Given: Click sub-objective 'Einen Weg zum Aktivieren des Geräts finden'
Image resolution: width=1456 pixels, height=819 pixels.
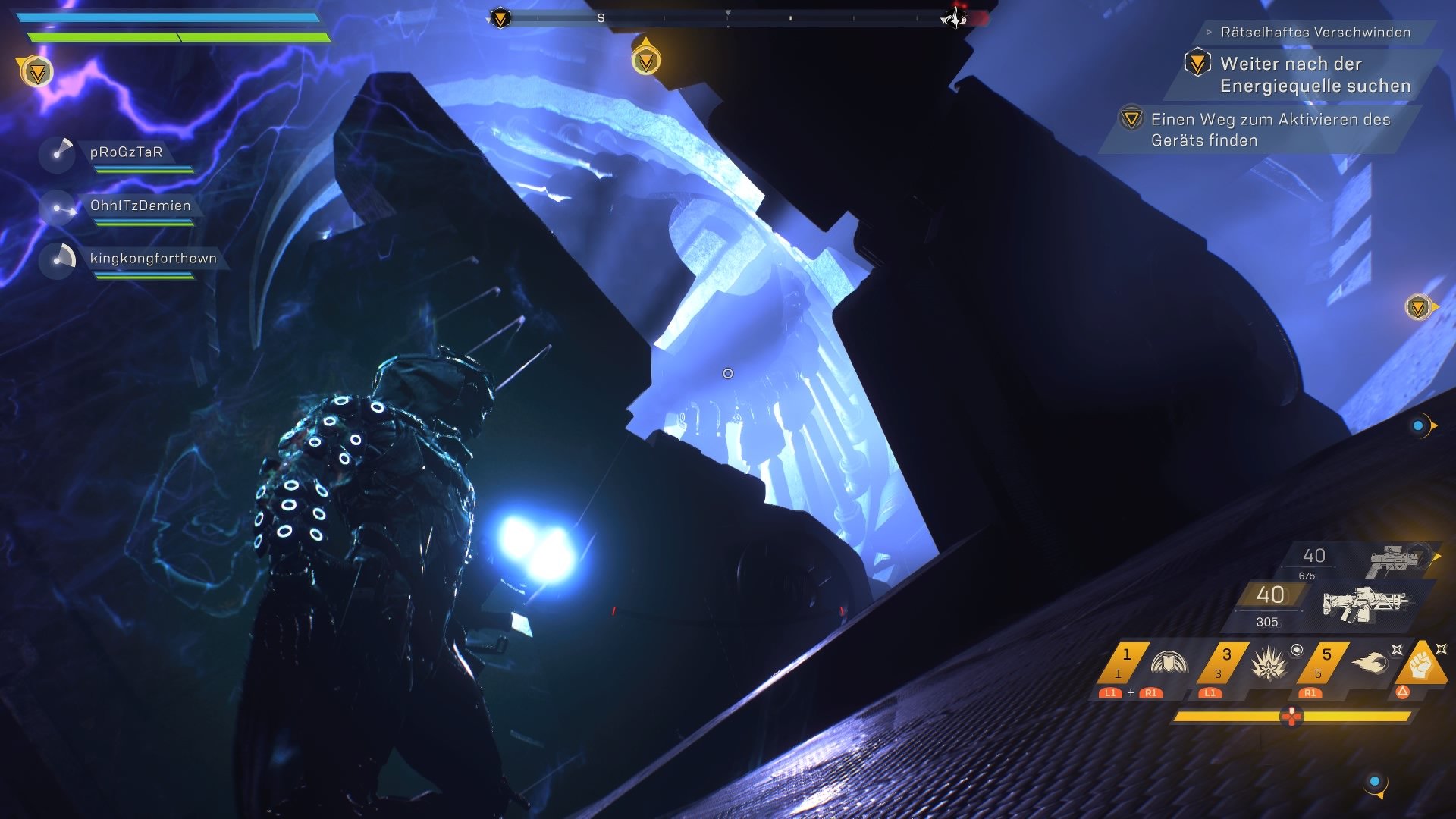Looking at the screenshot, I should pyautogui.click(x=1269, y=130).
